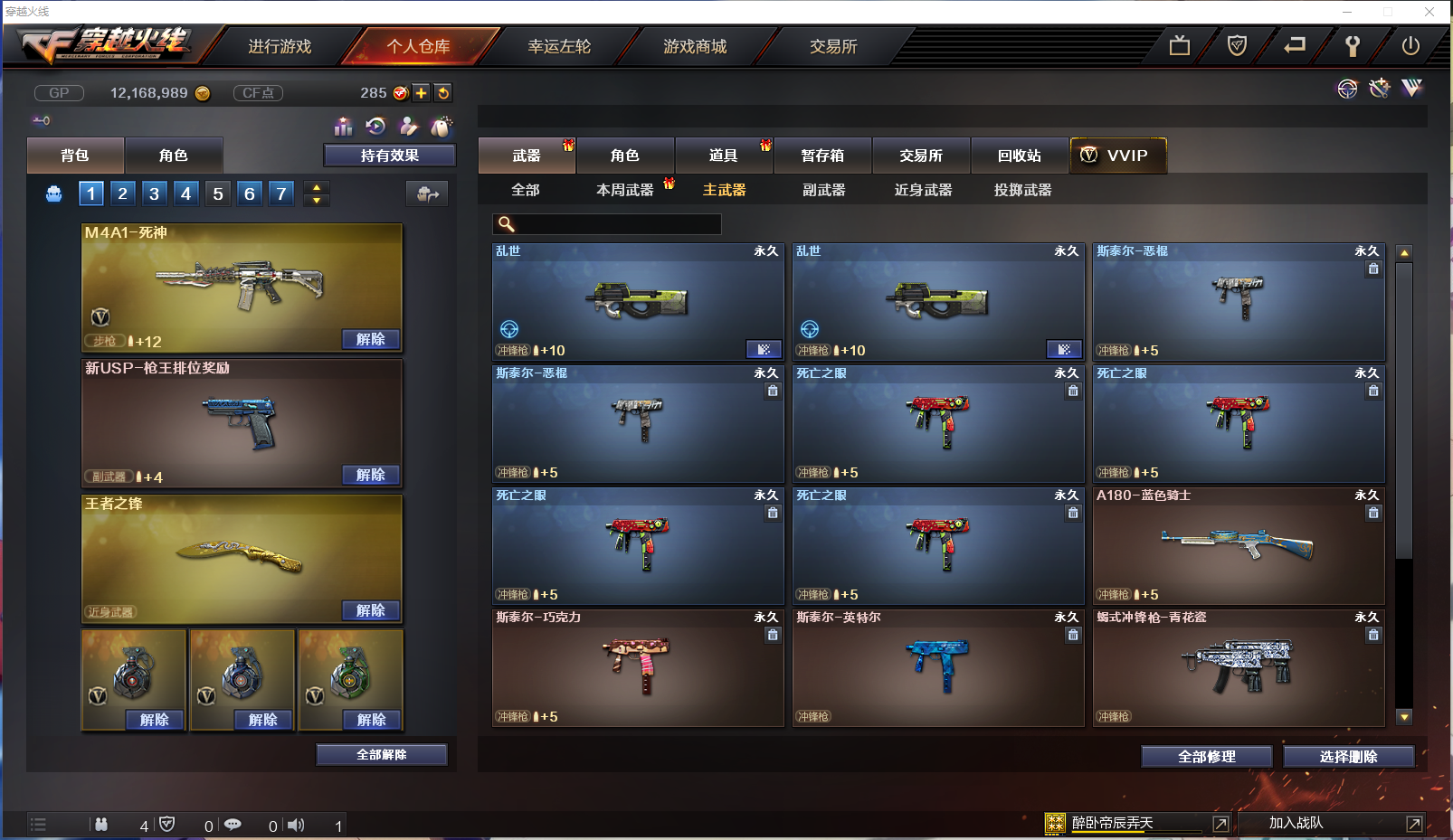Click the 全部修理 repair-all button

[x=1208, y=757]
